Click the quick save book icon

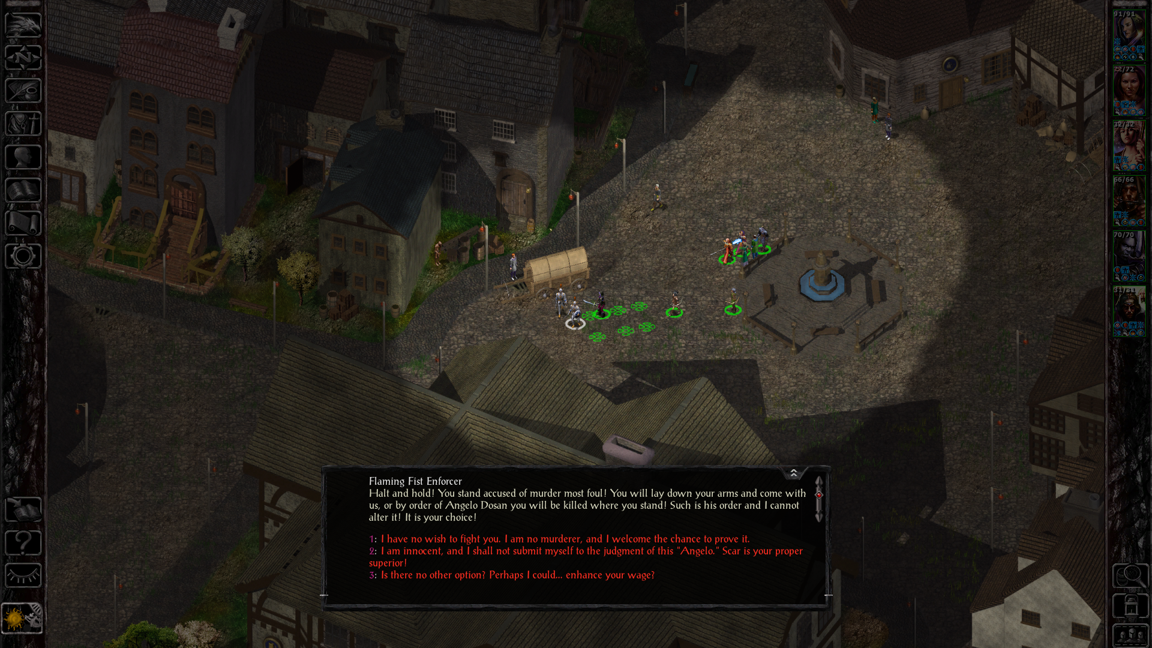(23, 510)
